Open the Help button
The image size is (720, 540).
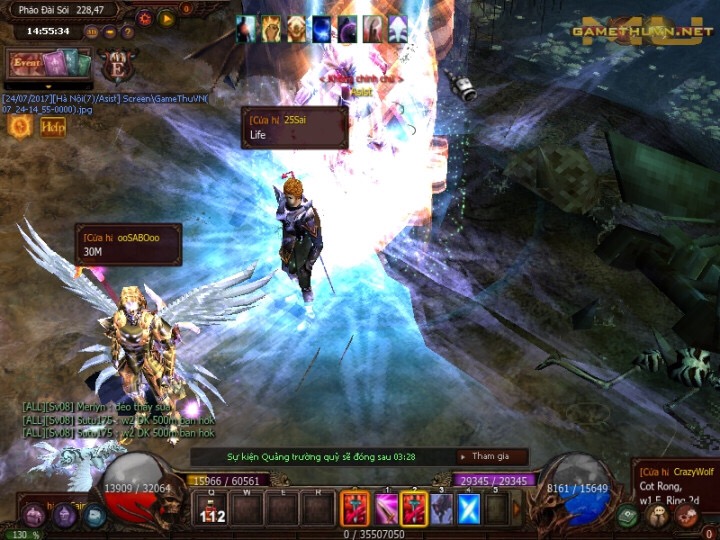coord(53,126)
